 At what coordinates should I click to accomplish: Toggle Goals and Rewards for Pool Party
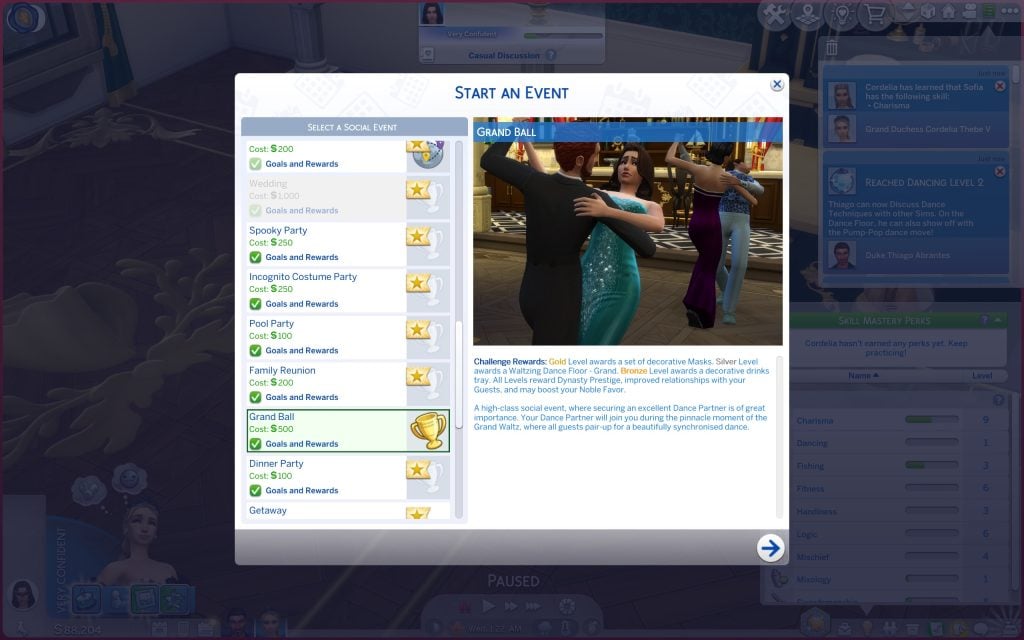[256, 351]
